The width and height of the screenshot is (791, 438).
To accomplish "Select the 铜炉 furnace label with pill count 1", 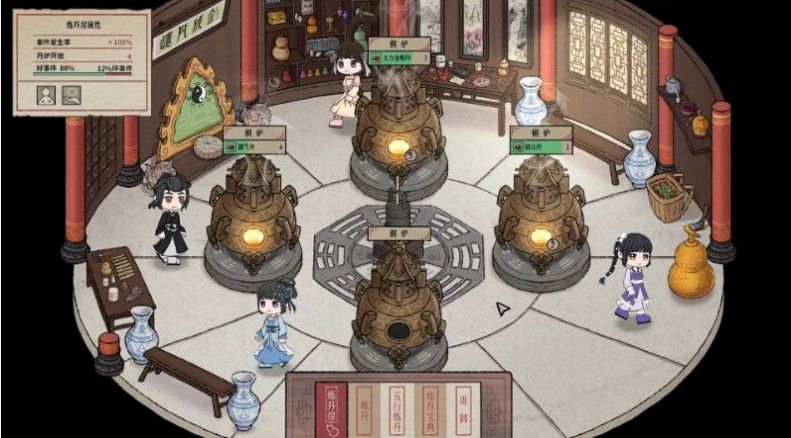I will [x=541, y=139].
